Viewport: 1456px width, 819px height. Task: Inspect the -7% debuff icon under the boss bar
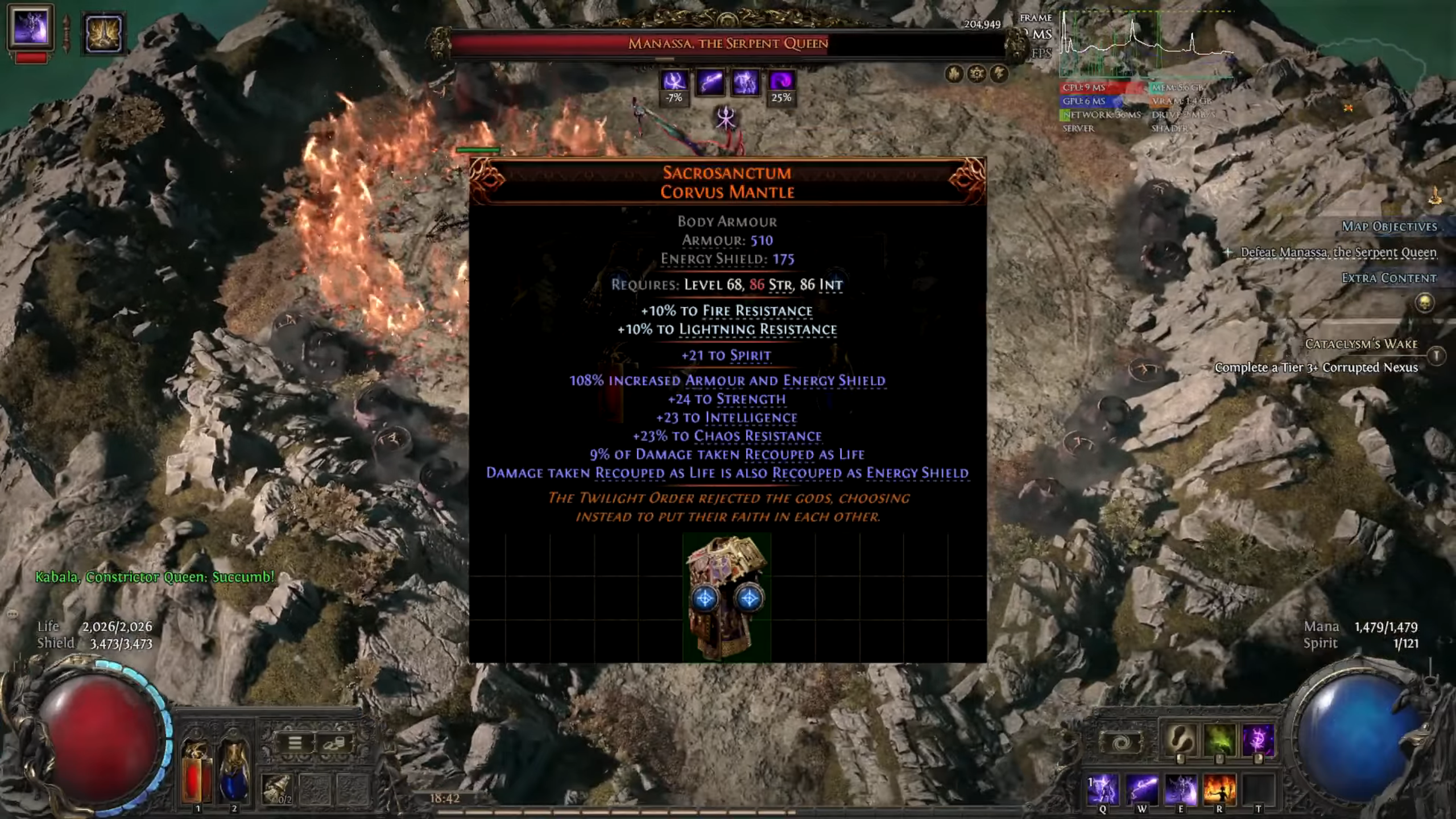pos(675,83)
